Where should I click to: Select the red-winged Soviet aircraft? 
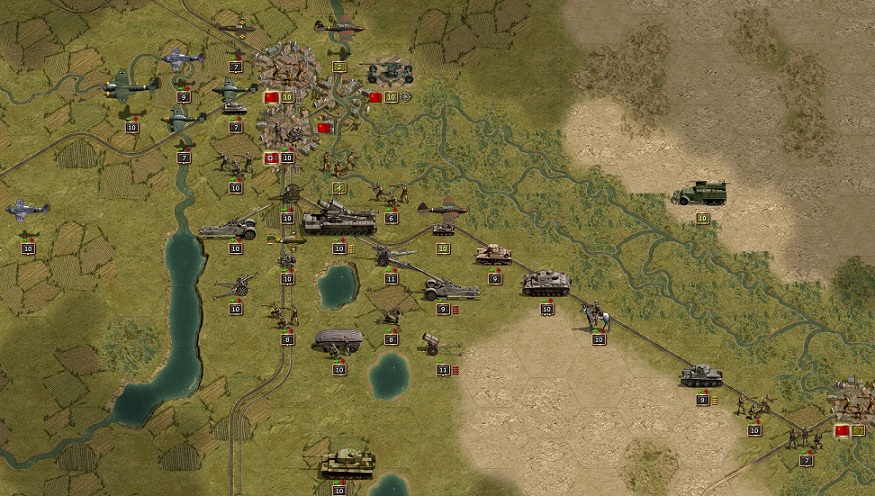443,209
